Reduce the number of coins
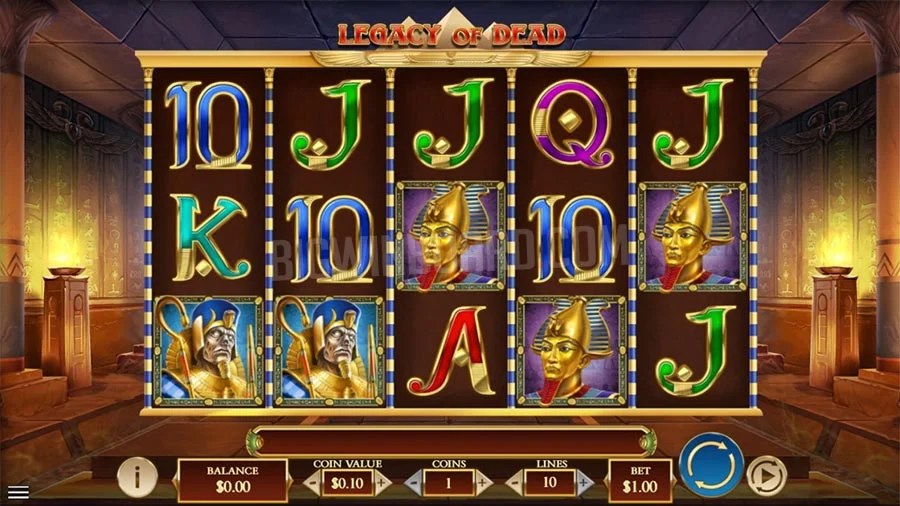Image resolution: width=900 pixels, height=506 pixels. click(x=414, y=483)
